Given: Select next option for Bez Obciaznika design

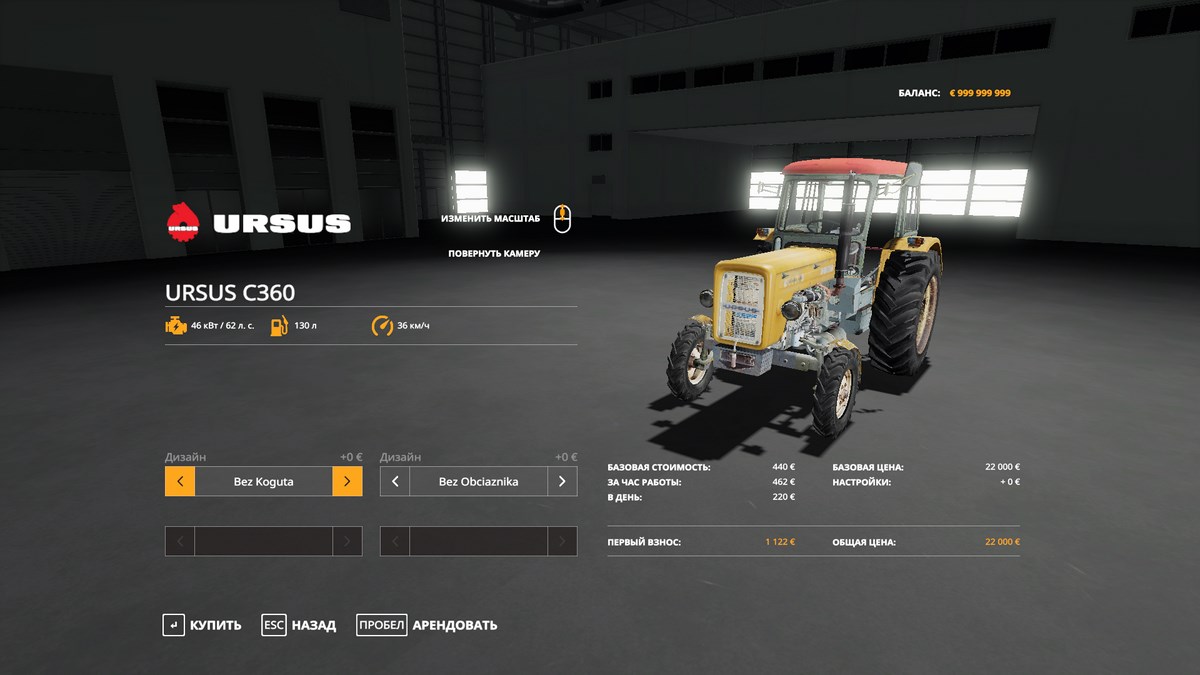Looking at the screenshot, I should (x=562, y=481).
